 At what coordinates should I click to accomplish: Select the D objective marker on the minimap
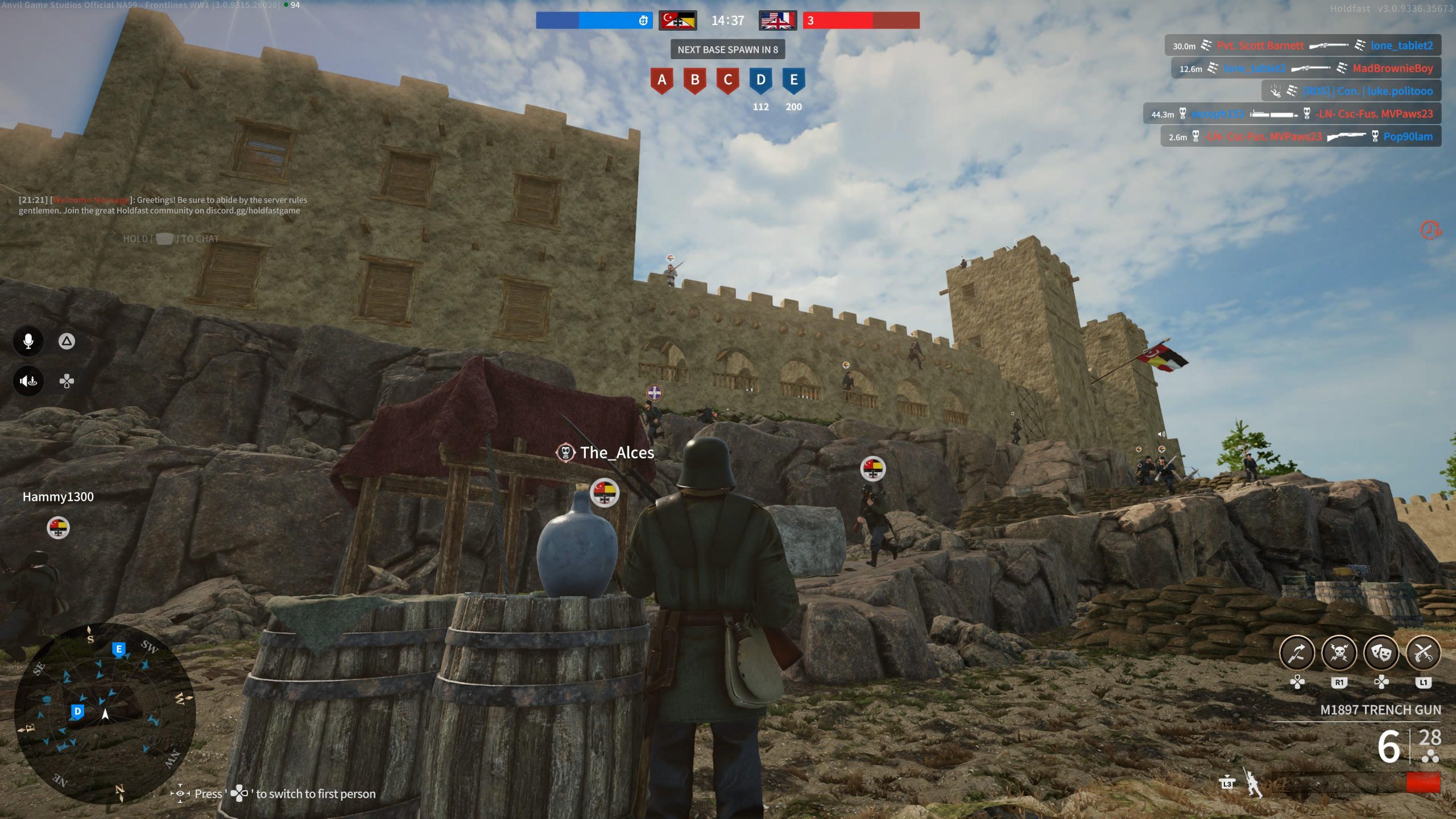click(77, 712)
